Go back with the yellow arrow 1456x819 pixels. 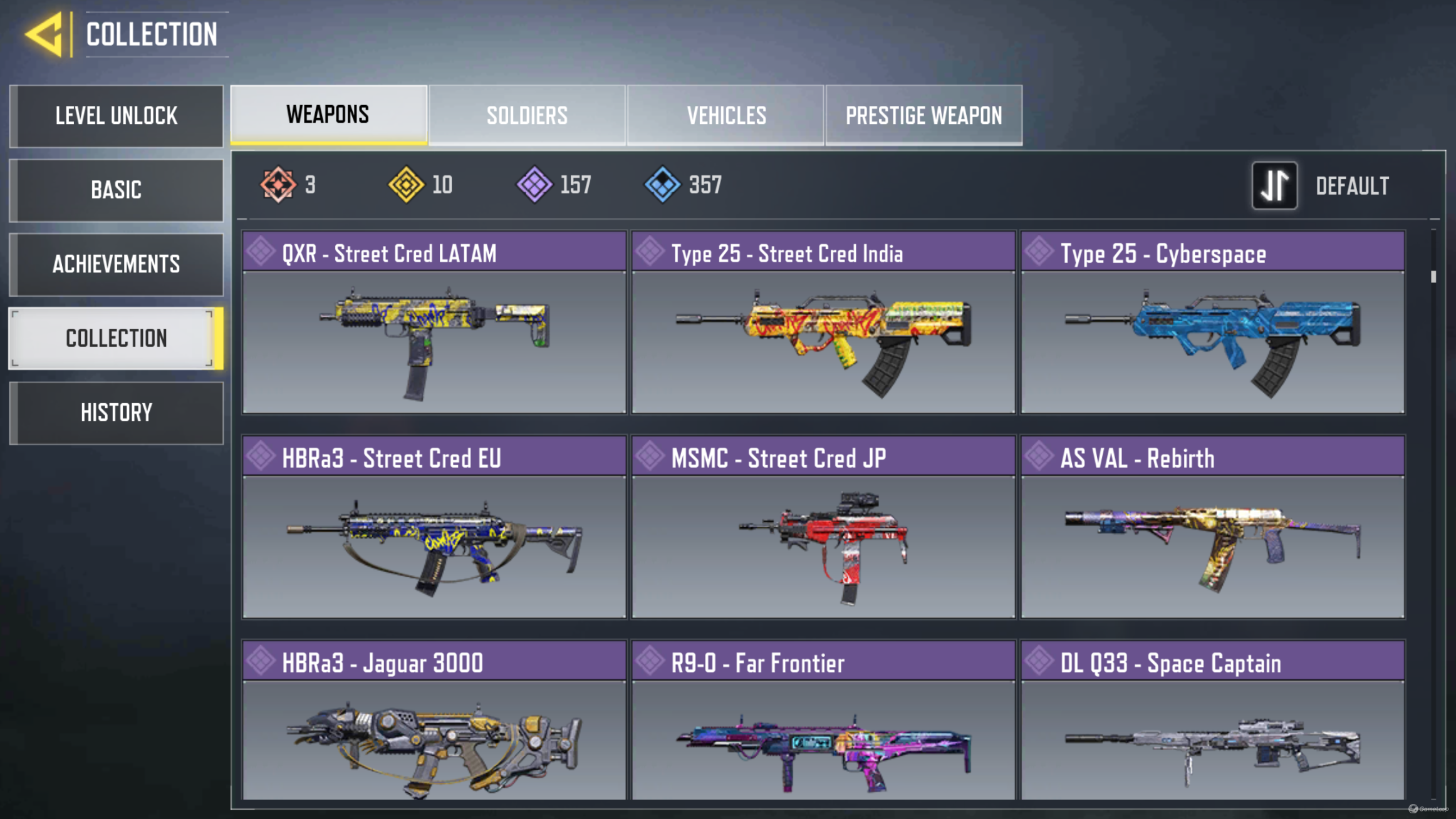45,34
